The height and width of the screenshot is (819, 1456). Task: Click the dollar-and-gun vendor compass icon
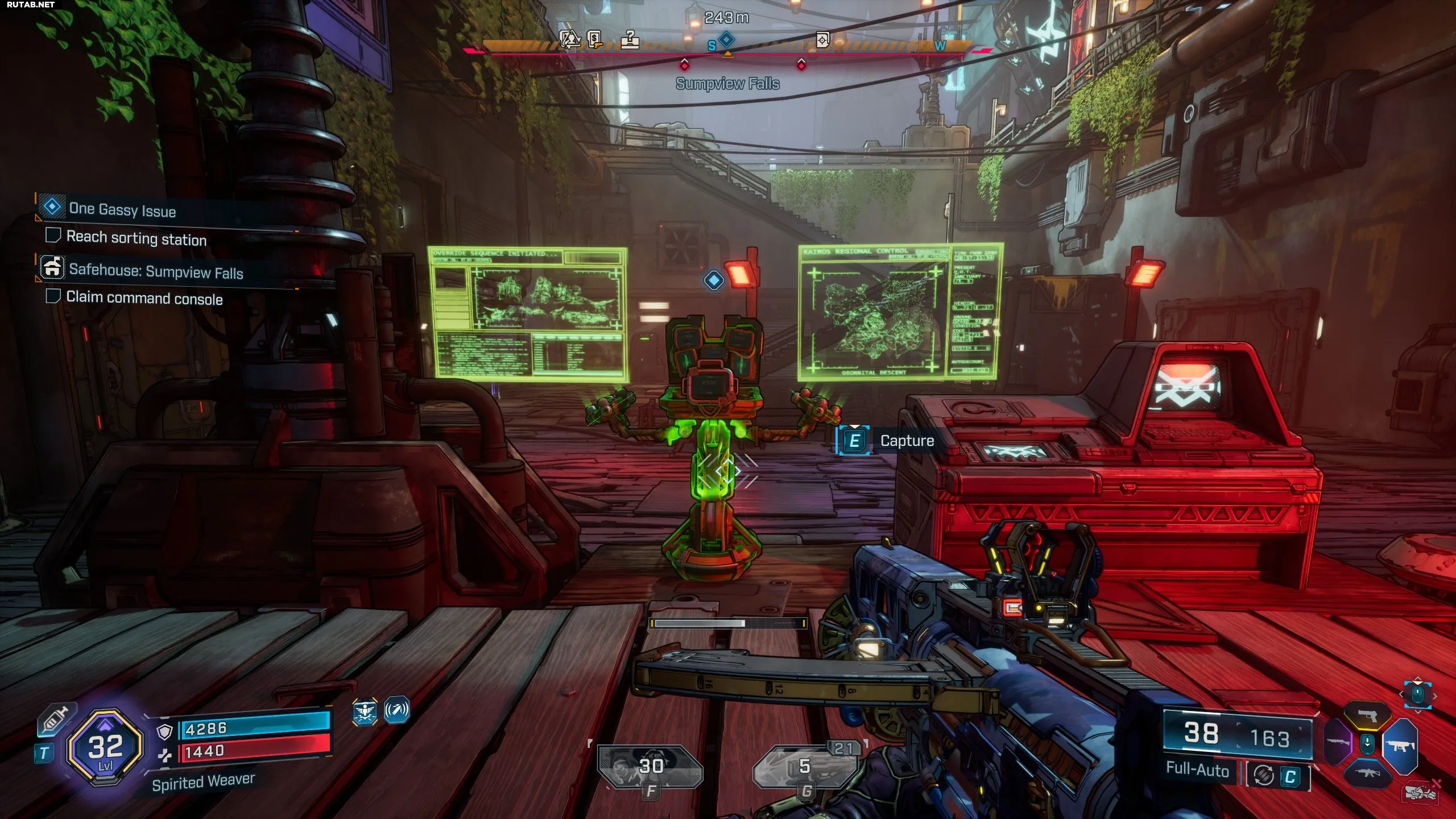pos(595,39)
